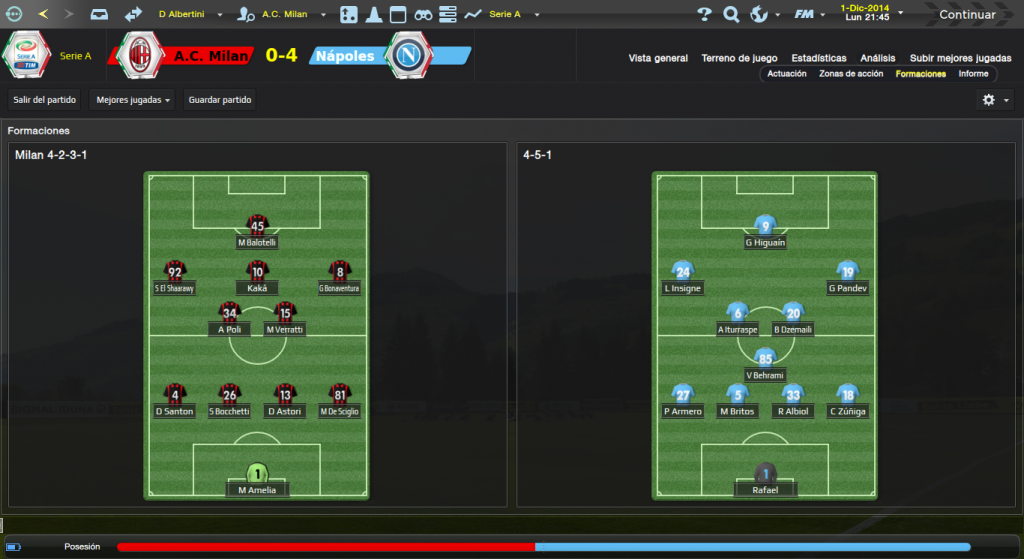Open the Análisis tab
1024x559 pixels.
[878, 58]
